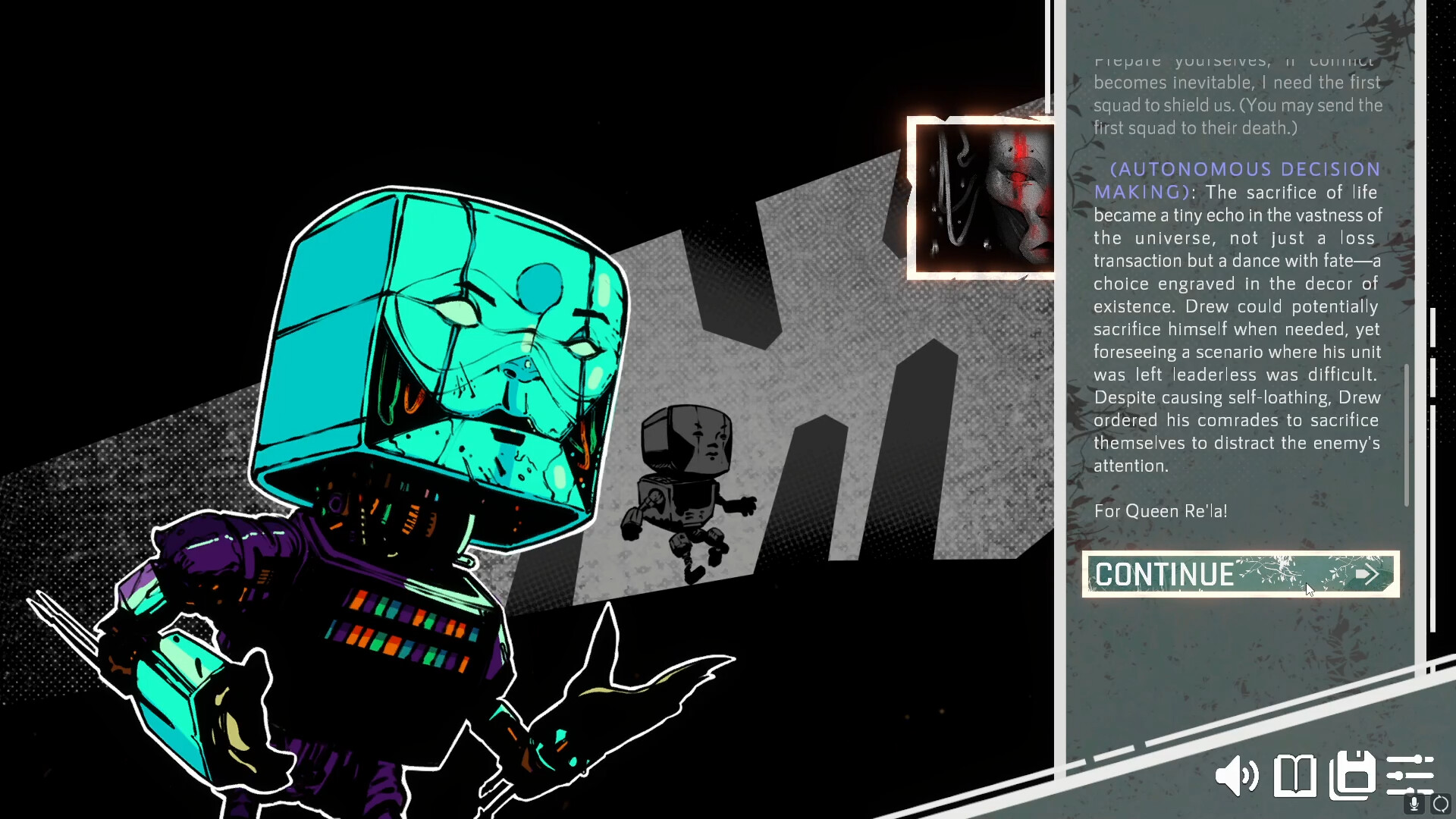Open the journal with the book icon
The image size is (1456, 819).
[1294, 776]
